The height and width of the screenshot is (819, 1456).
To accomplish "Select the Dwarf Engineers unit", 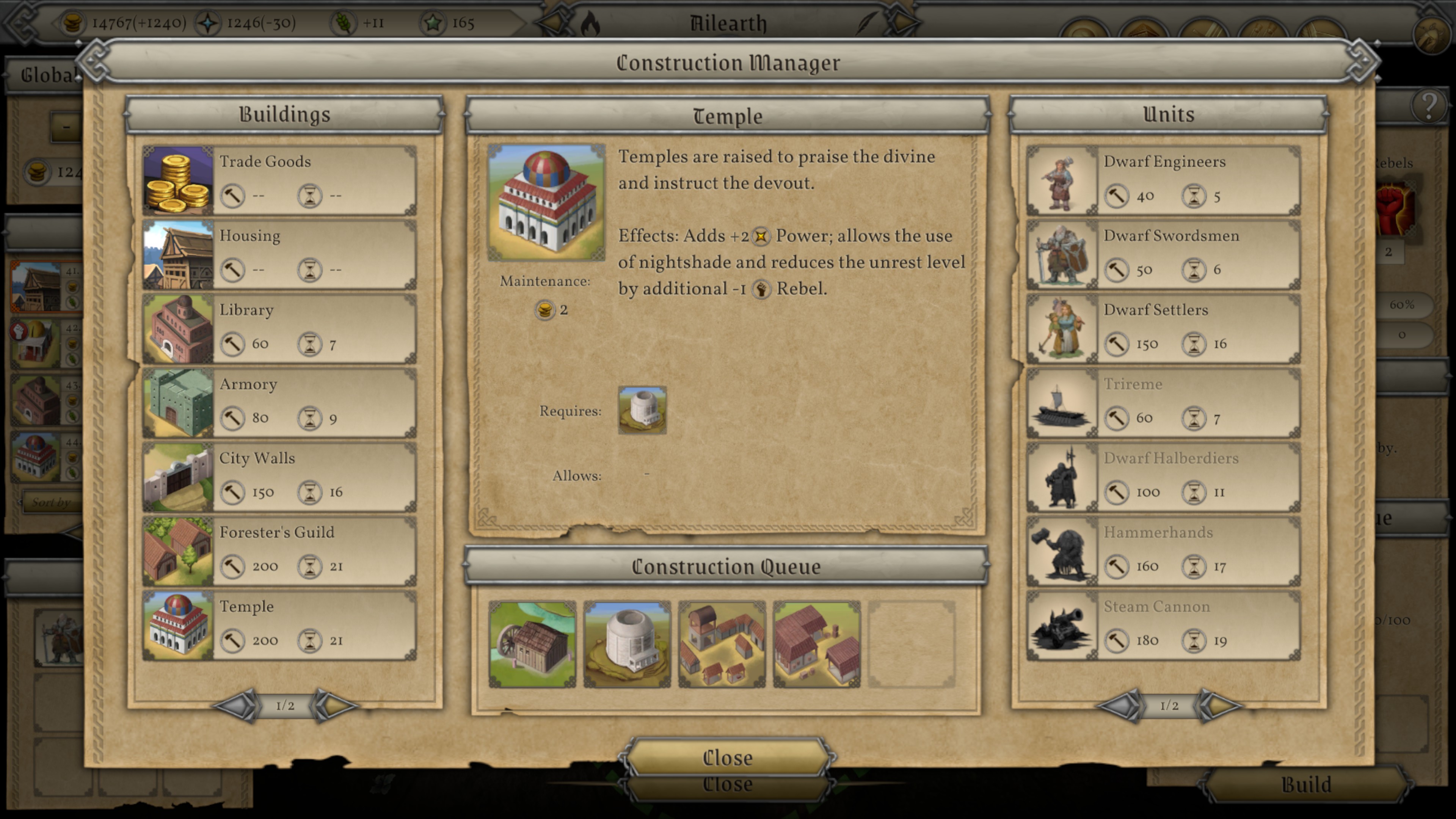I will (1163, 180).
